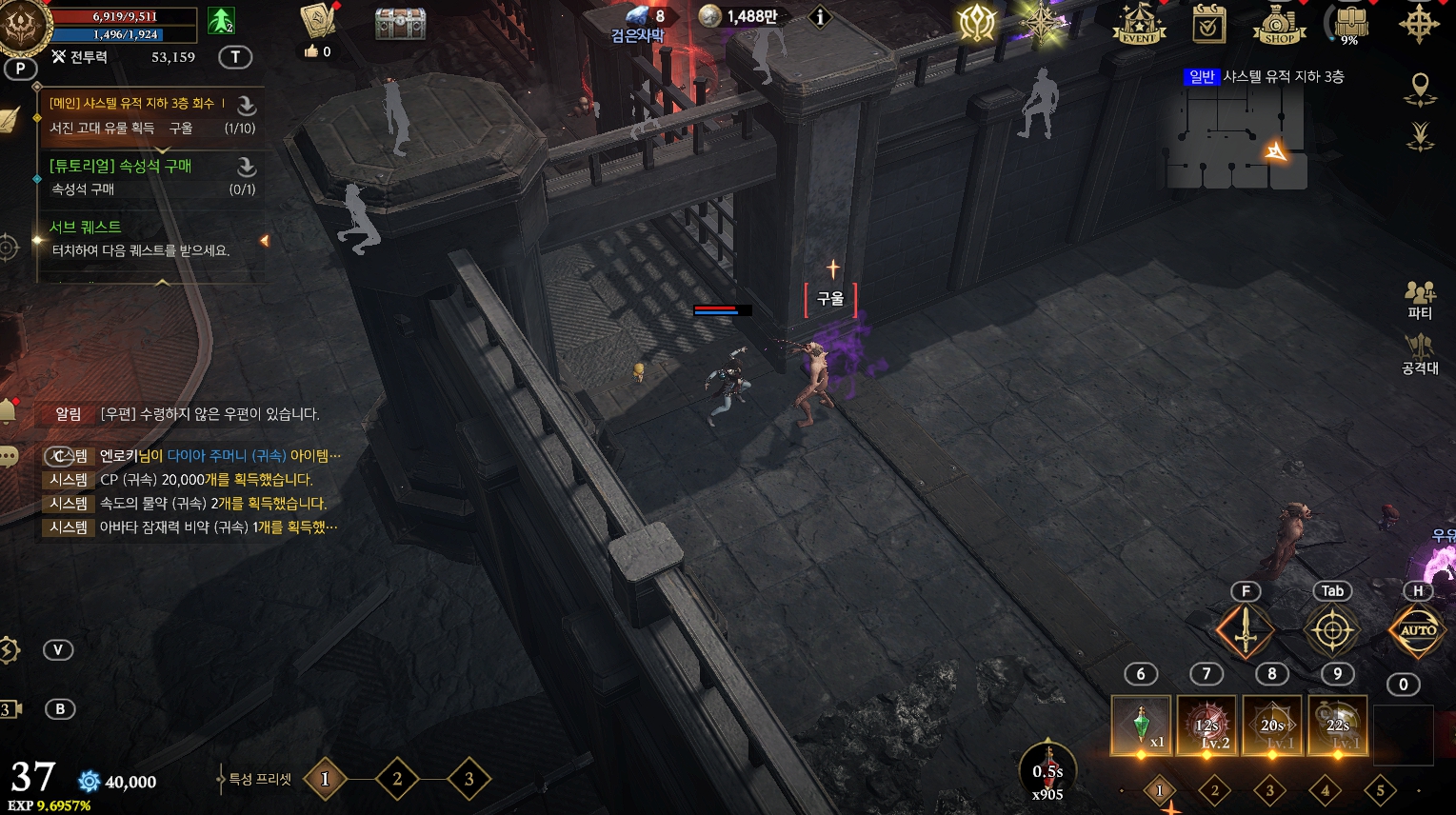Switch to trait preset 2

pyautogui.click(x=397, y=780)
